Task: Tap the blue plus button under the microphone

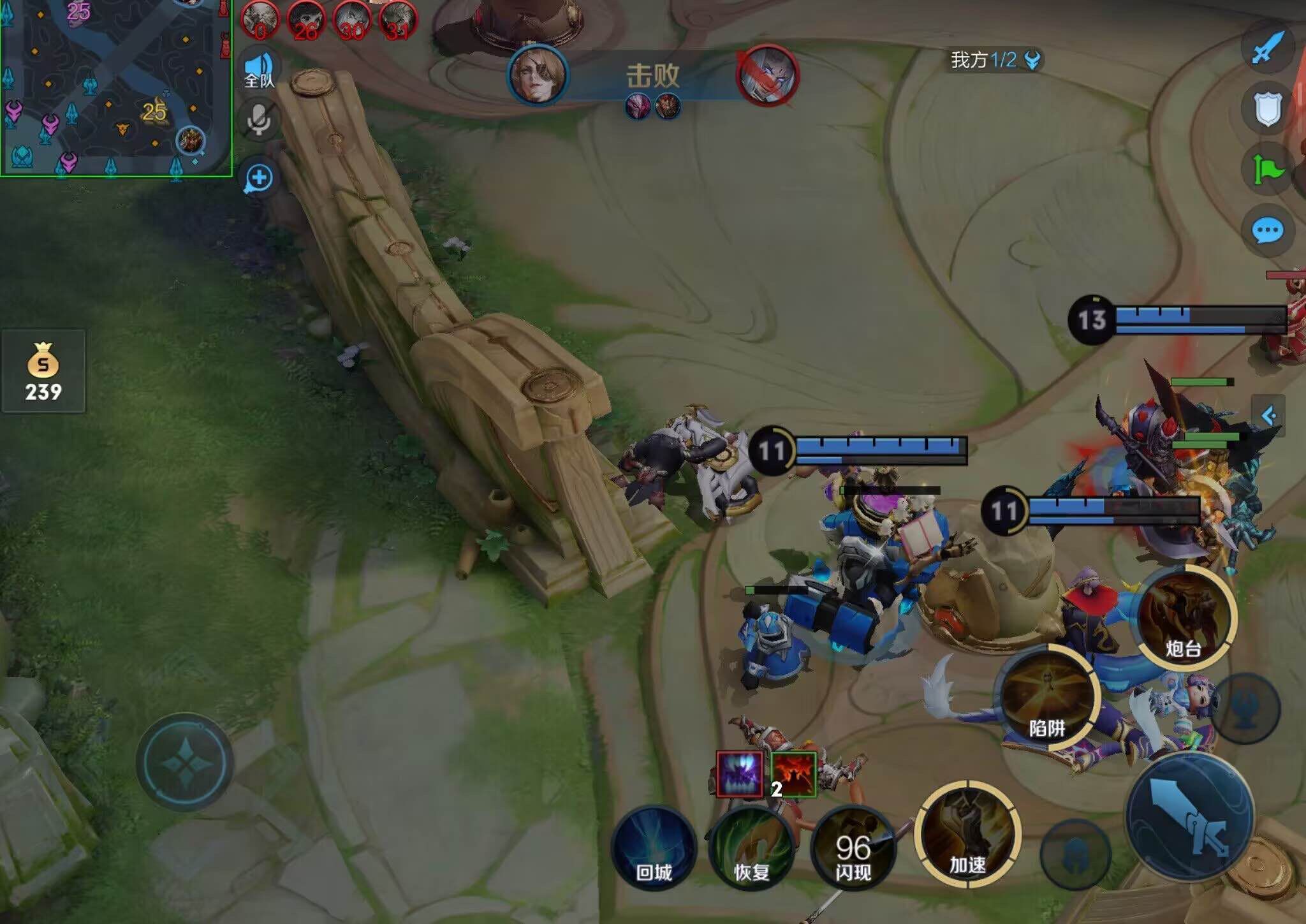Action: coord(259,178)
